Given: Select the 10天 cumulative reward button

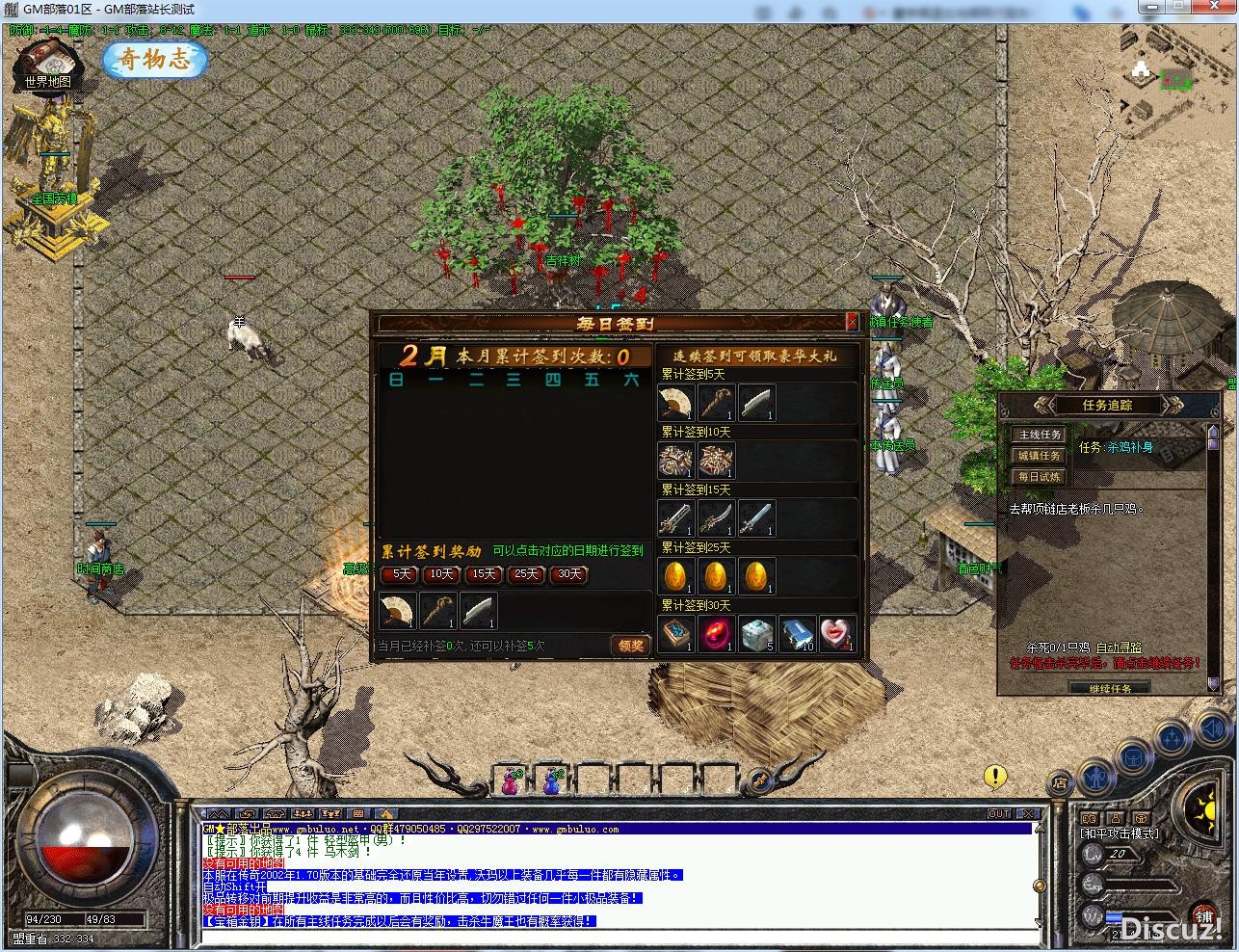Looking at the screenshot, I should tap(441, 574).
